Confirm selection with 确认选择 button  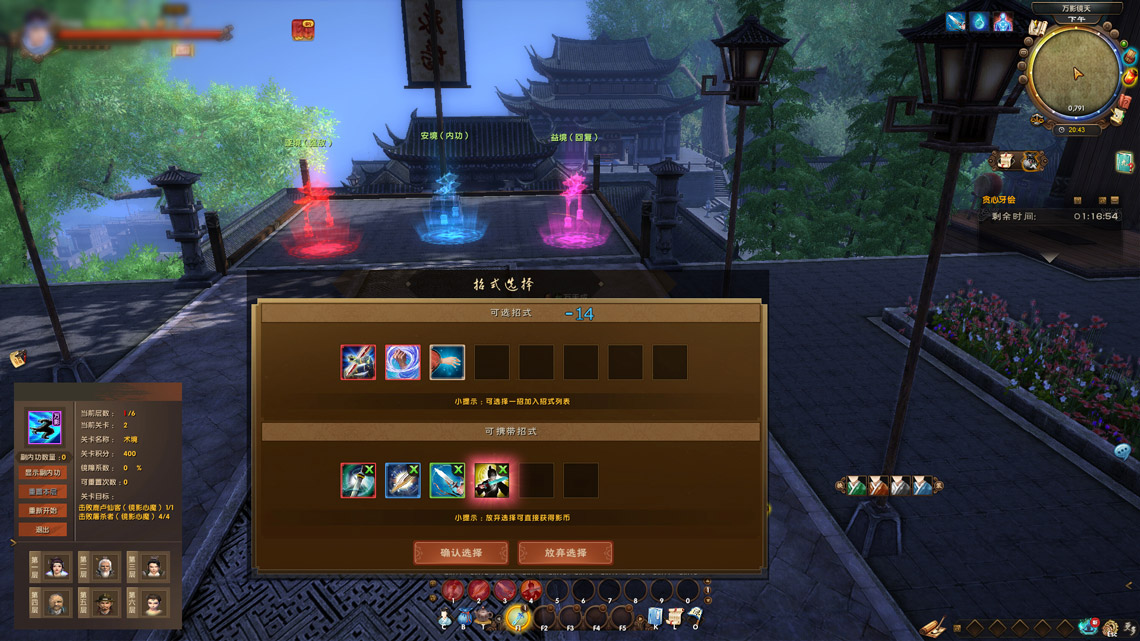pyautogui.click(x=461, y=553)
